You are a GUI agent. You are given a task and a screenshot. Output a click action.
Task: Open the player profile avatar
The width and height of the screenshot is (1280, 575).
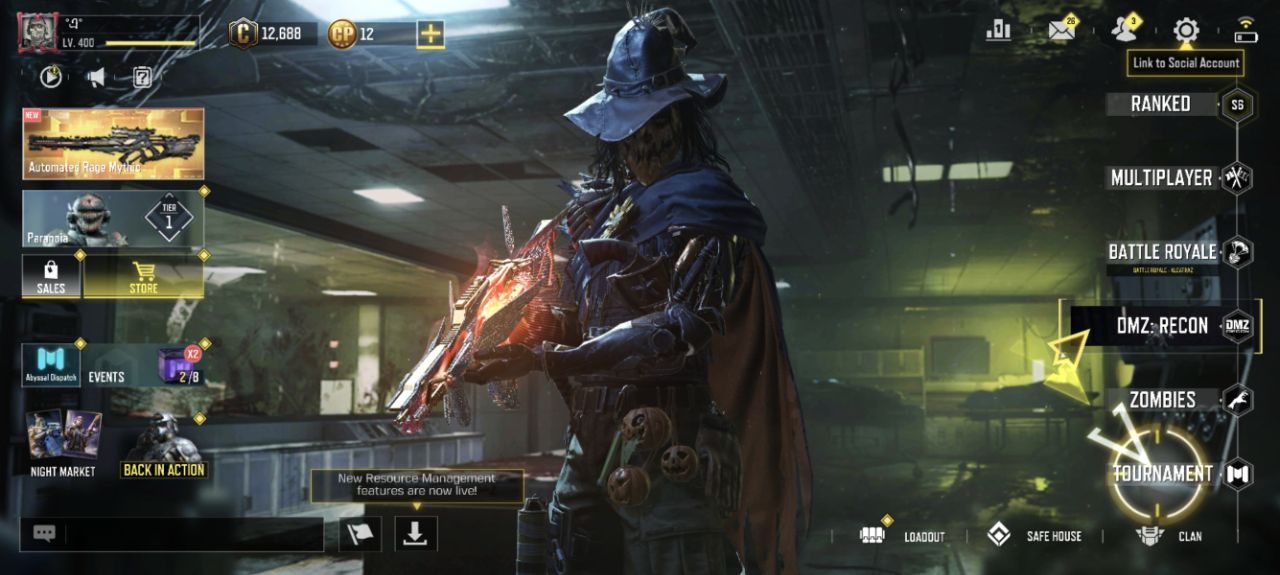38,33
